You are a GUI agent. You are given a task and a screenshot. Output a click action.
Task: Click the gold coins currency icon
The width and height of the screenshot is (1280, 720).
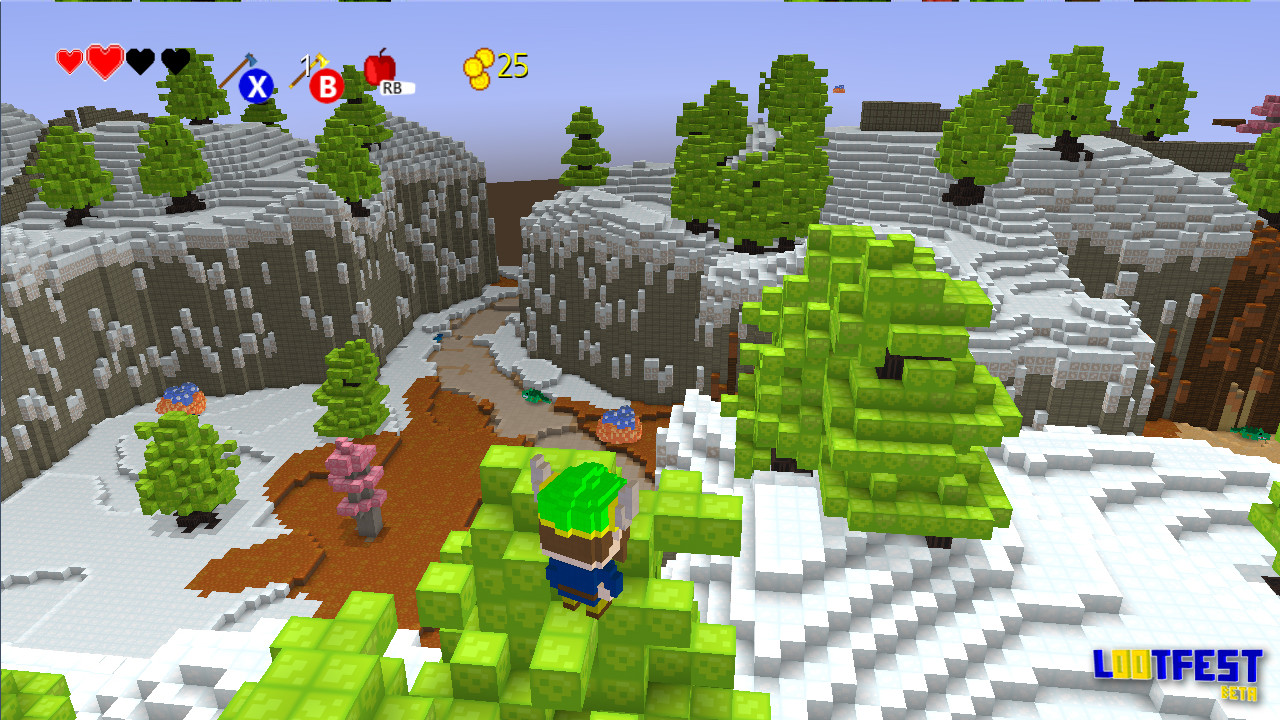click(x=477, y=68)
